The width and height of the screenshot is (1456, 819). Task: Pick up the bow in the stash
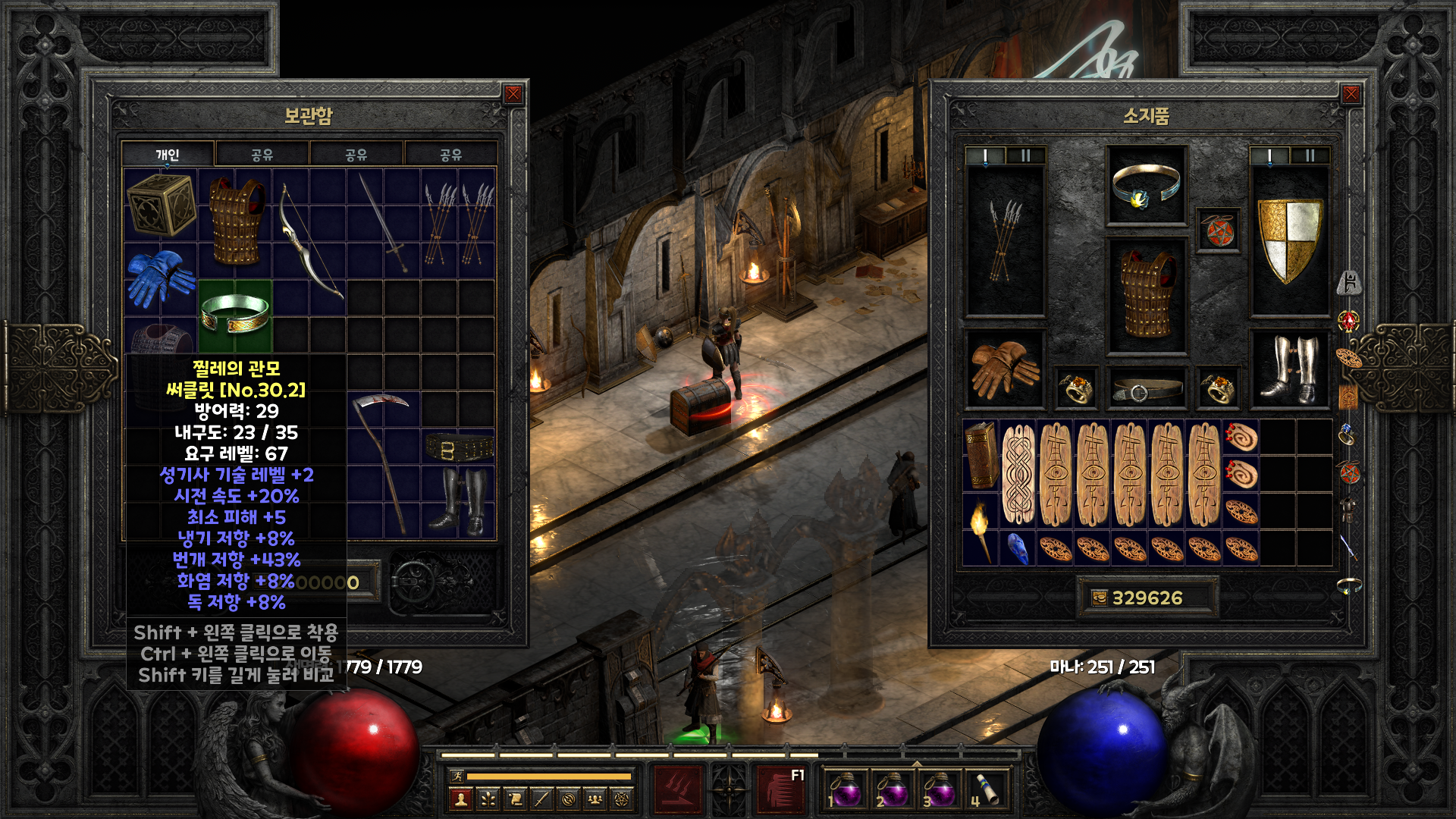(x=309, y=241)
